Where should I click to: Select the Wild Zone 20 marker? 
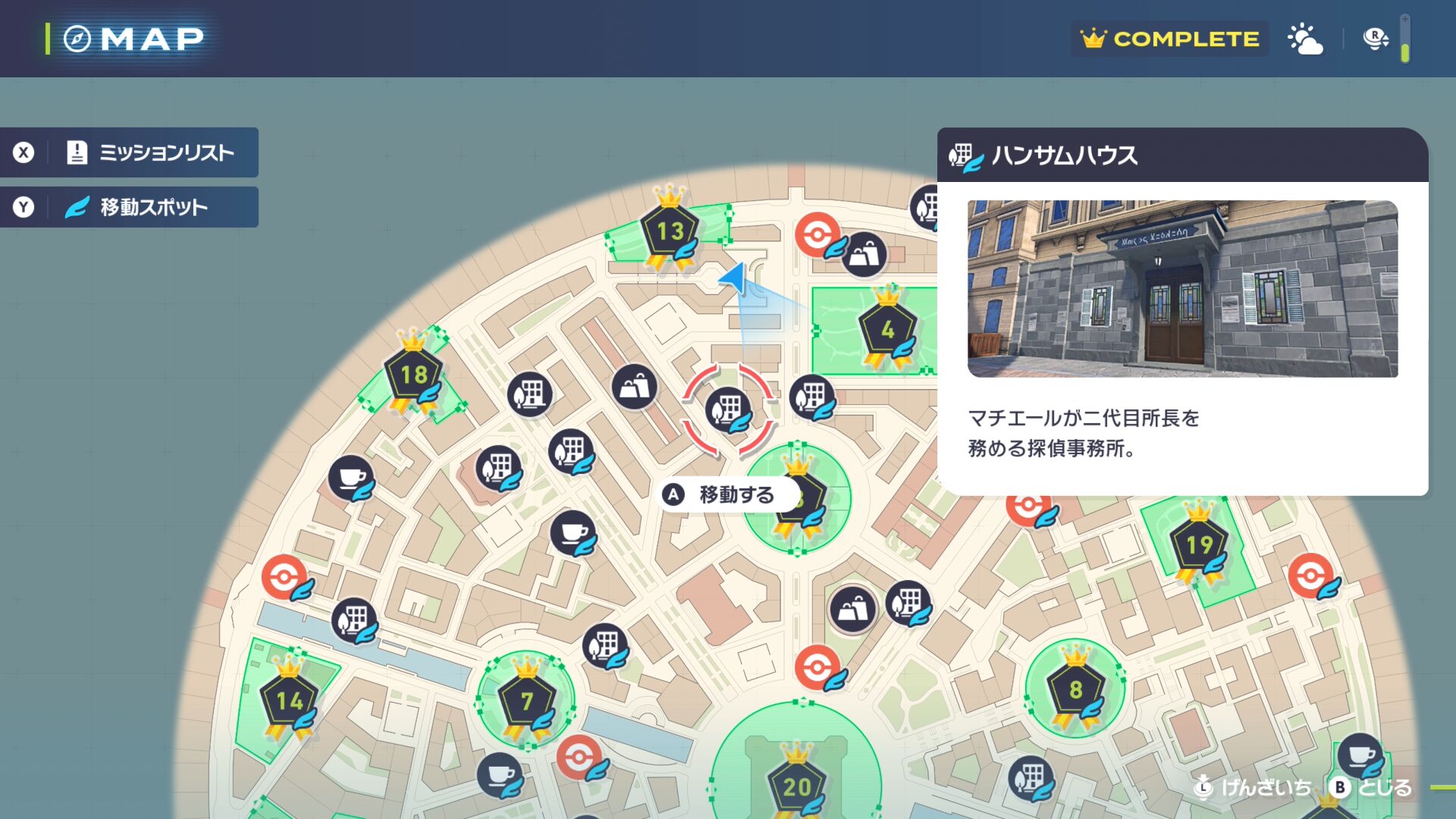[x=796, y=786]
